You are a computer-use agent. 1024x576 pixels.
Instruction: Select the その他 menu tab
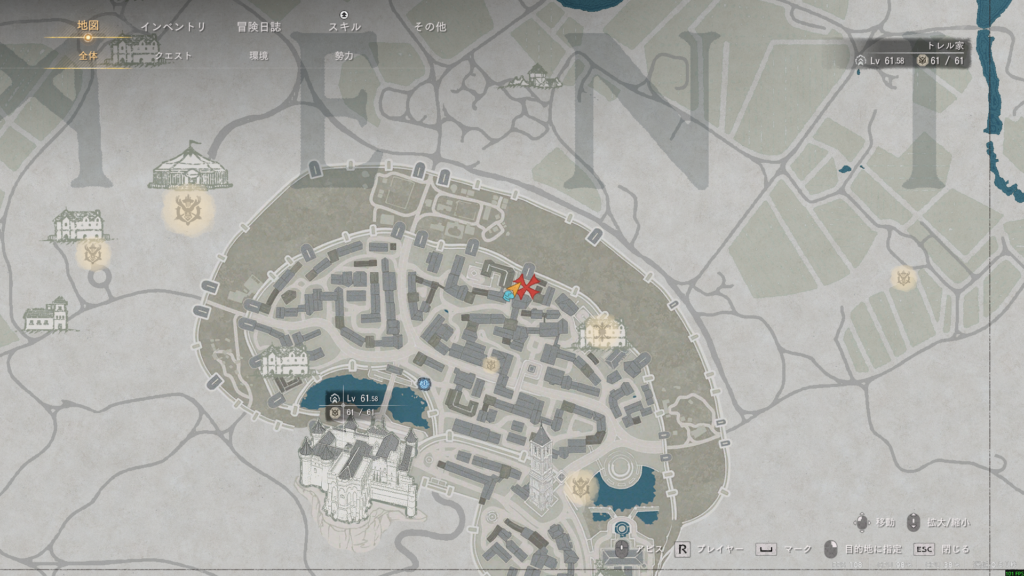point(429,27)
